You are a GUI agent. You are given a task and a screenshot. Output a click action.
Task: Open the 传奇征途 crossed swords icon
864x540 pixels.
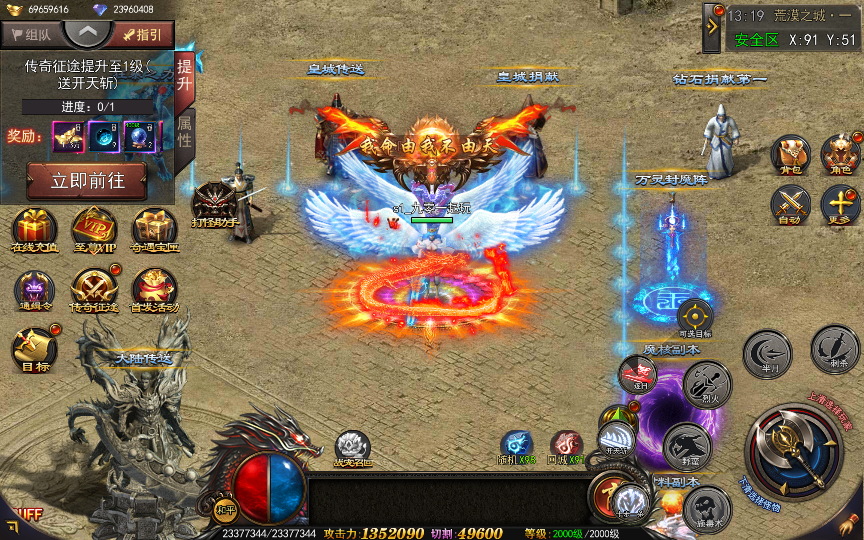pos(93,289)
